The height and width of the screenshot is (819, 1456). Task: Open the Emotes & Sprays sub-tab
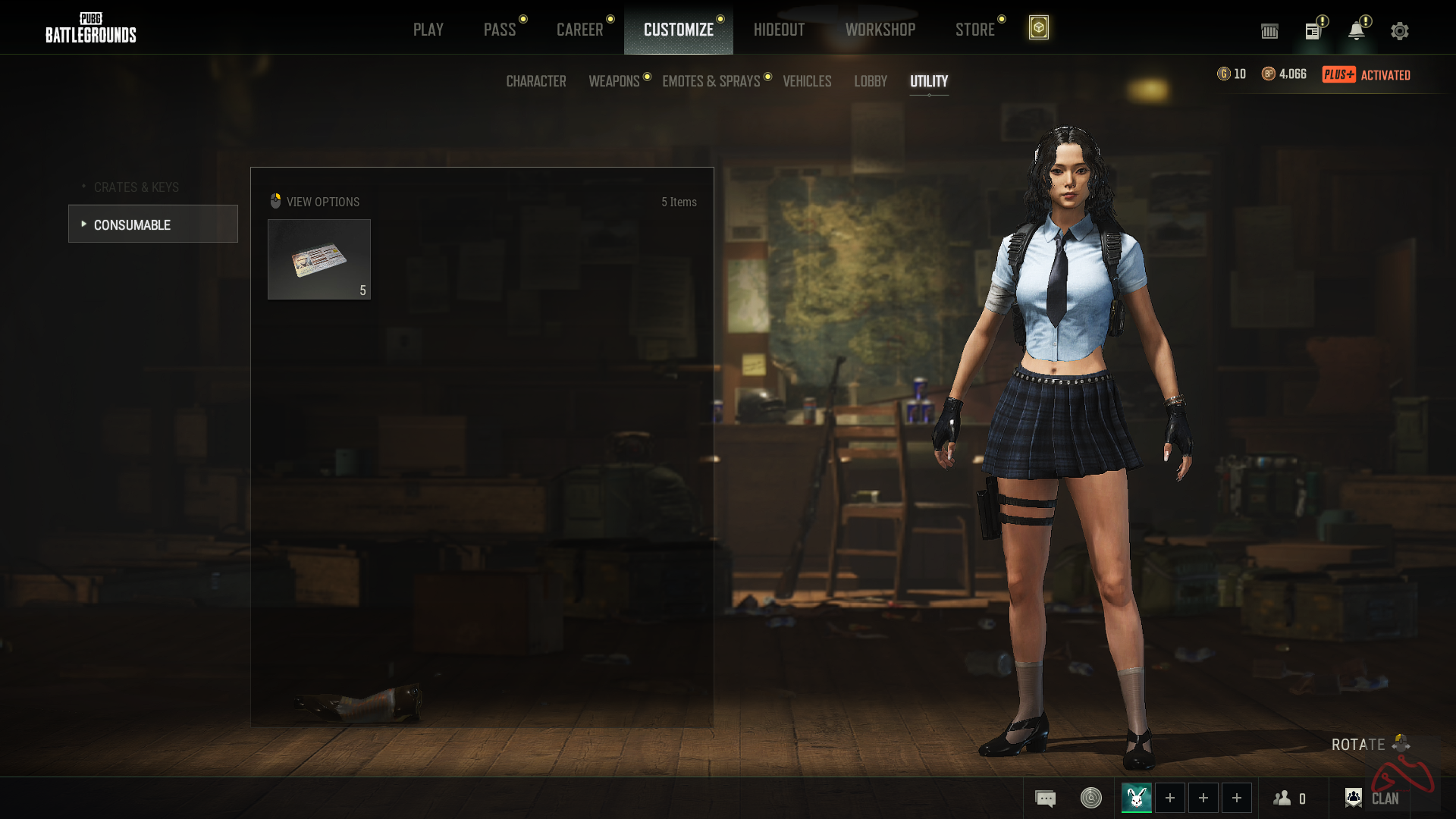pos(711,81)
